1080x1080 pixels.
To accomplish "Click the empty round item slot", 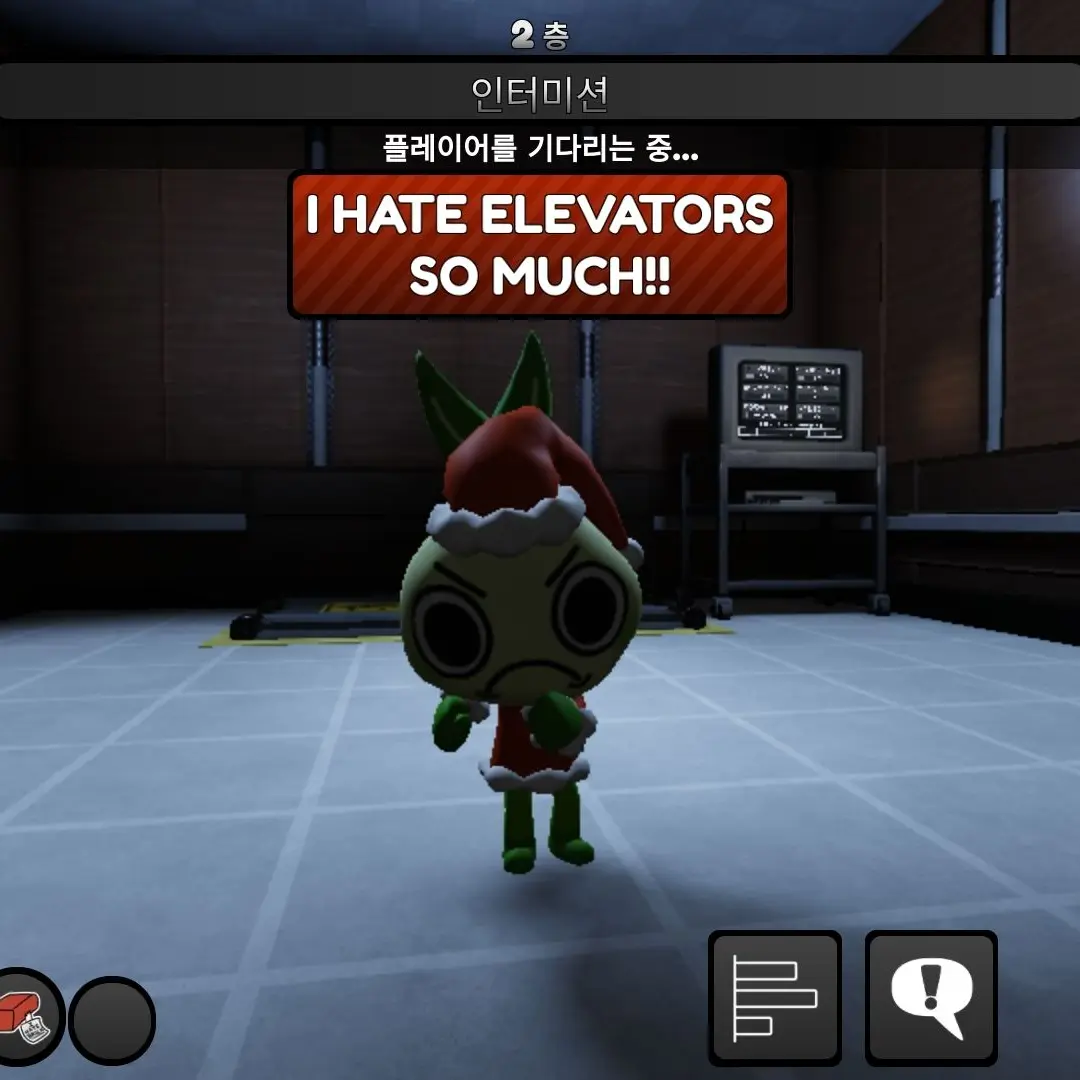I will [x=111, y=1021].
